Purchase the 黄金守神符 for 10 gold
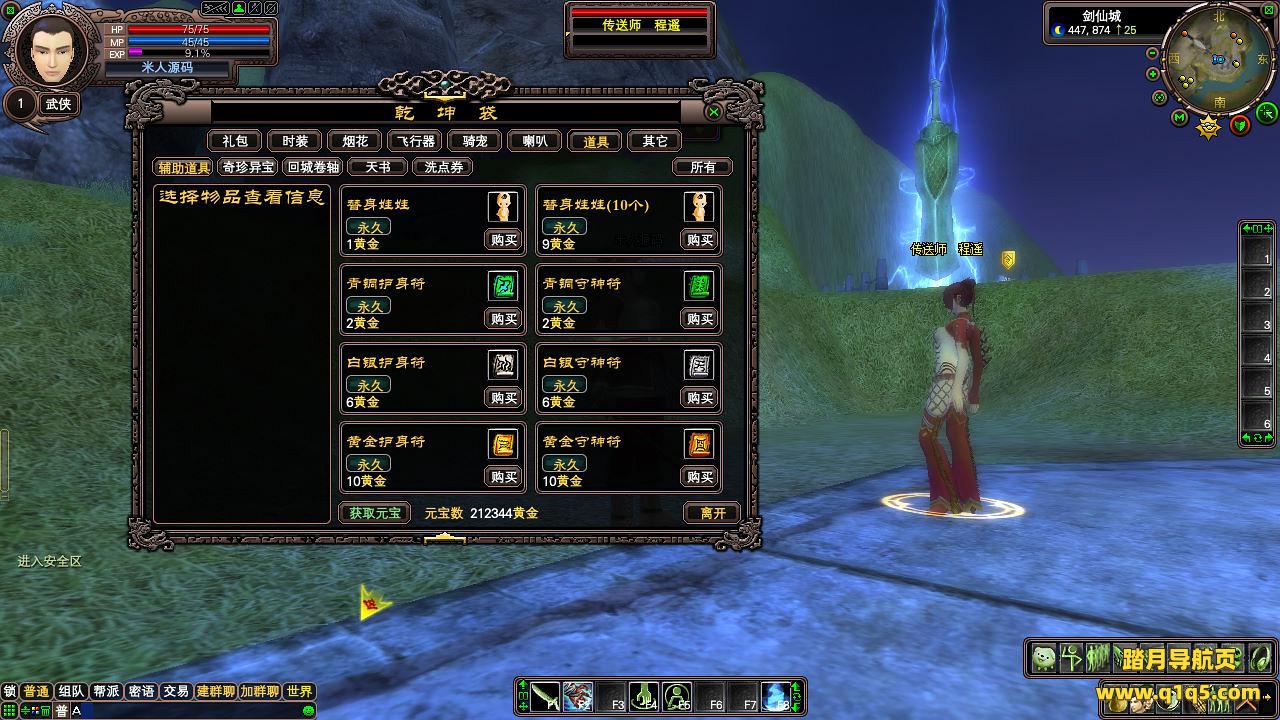The width and height of the screenshot is (1280, 720). [x=700, y=477]
